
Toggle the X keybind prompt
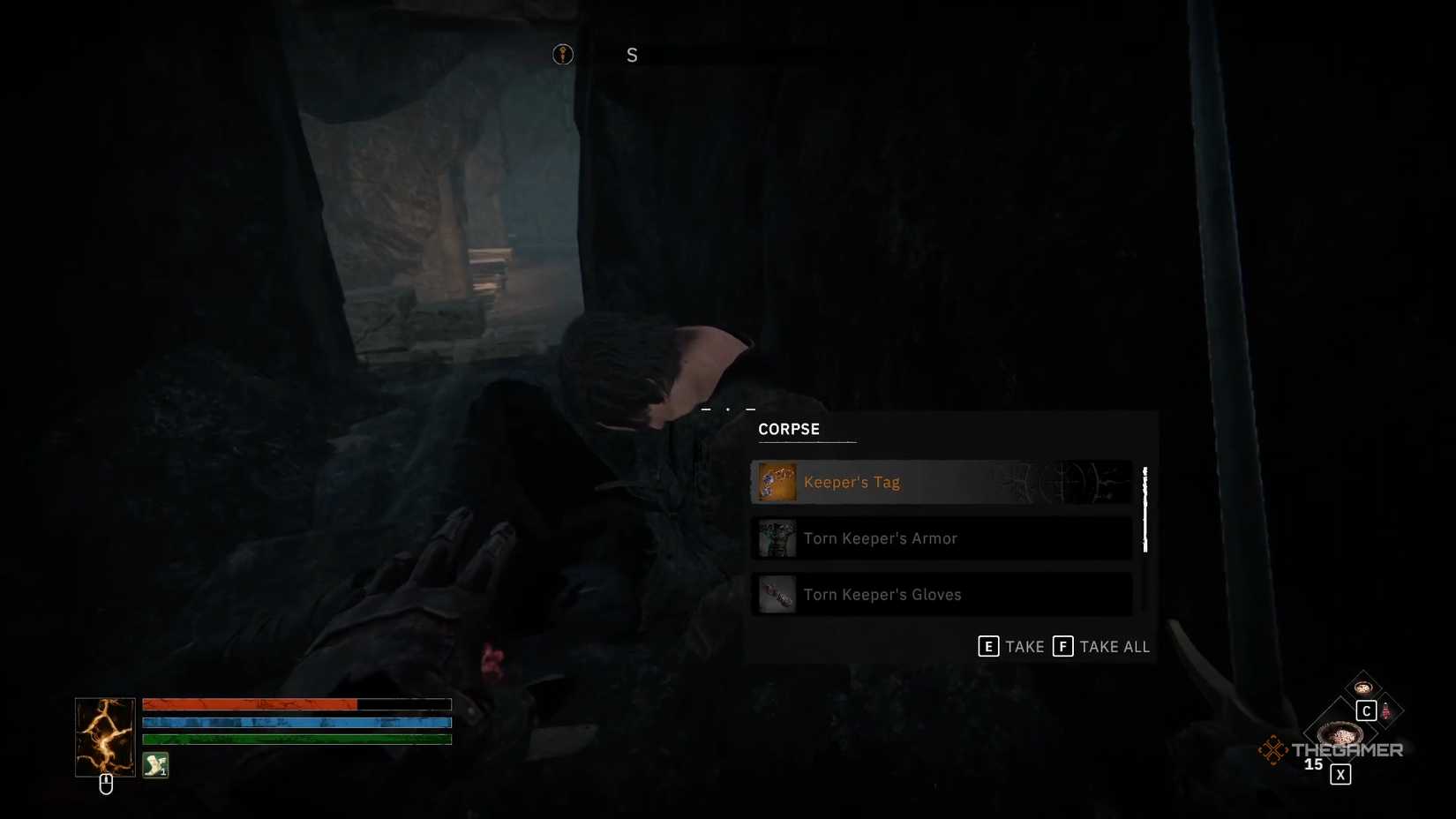[1340, 774]
